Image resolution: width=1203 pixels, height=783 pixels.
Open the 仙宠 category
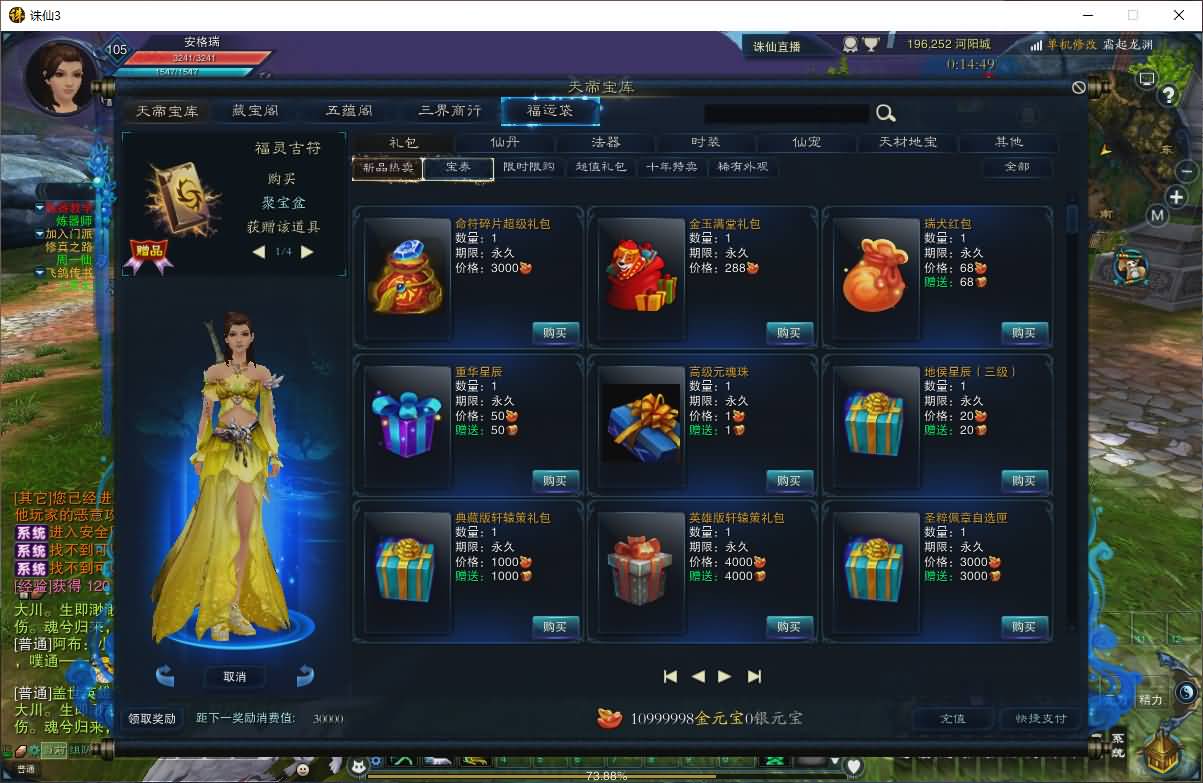[806, 142]
